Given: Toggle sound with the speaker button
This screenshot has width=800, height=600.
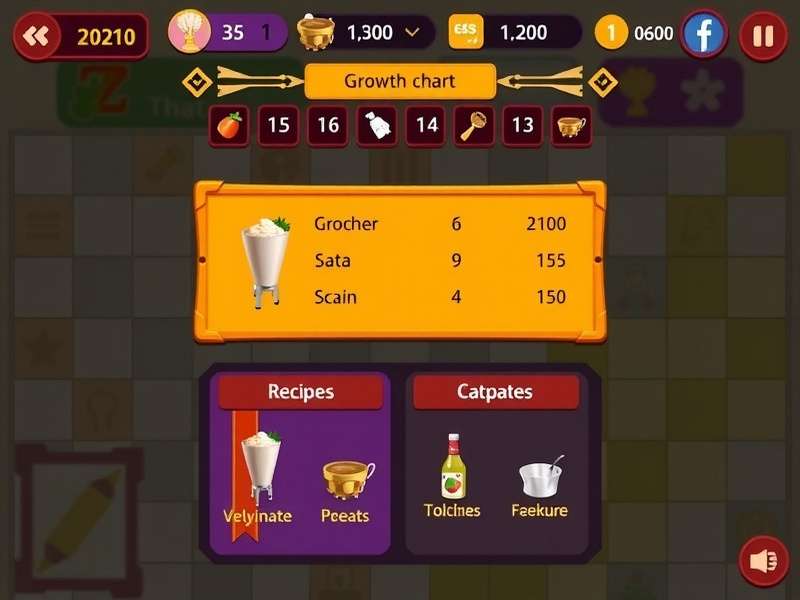Looking at the screenshot, I should coord(763,561).
